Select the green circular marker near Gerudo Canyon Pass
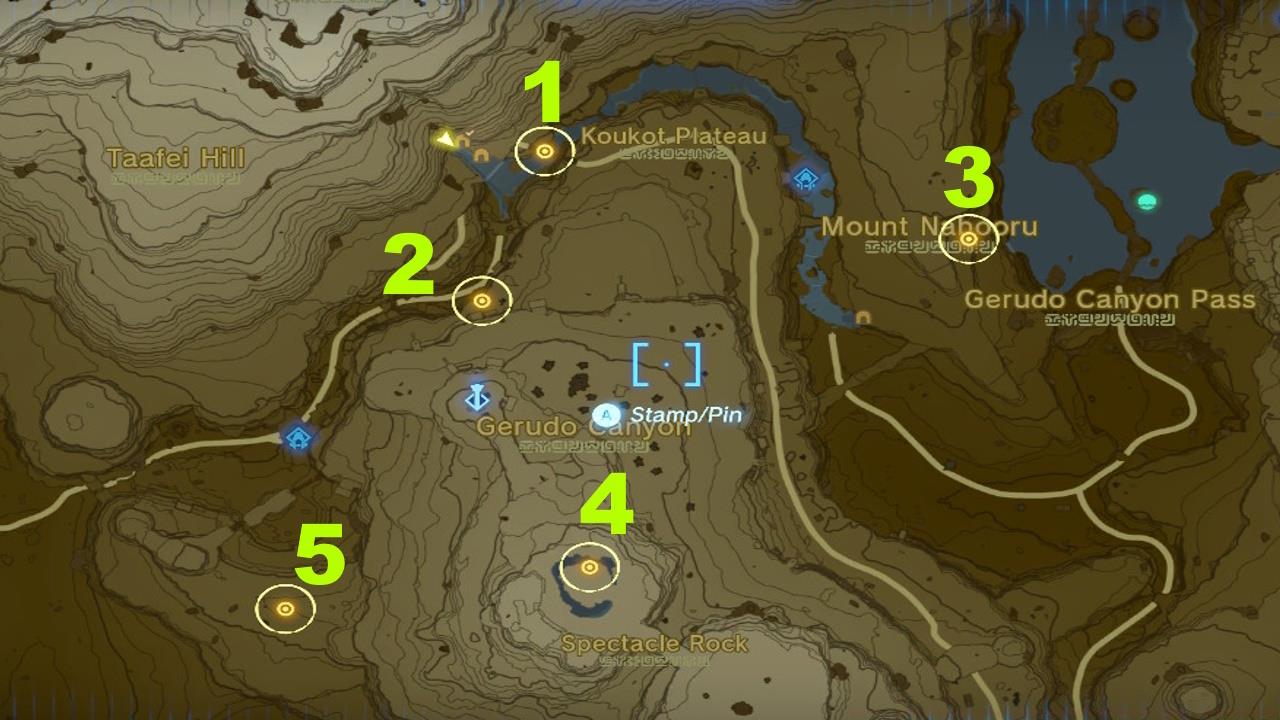Viewport: 1280px width, 720px height. click(1146, 202)
